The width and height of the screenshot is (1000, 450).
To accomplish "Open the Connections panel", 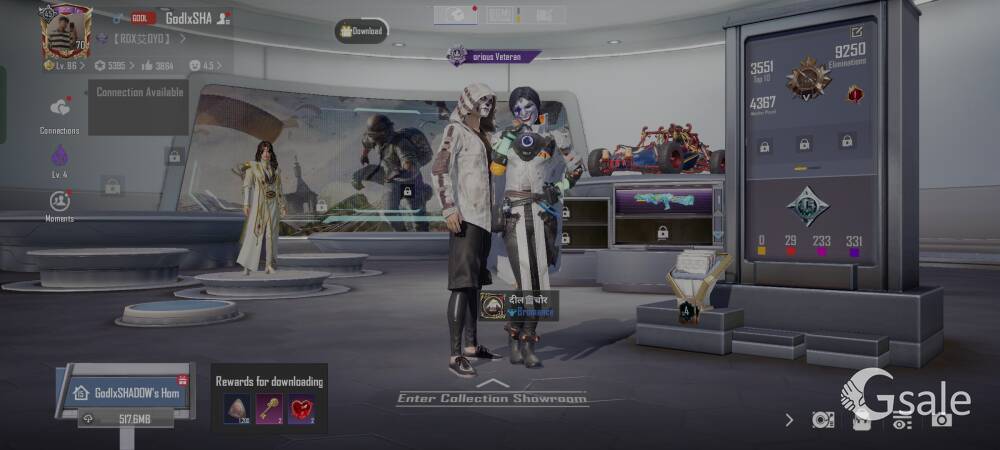I will click(59, 112).
